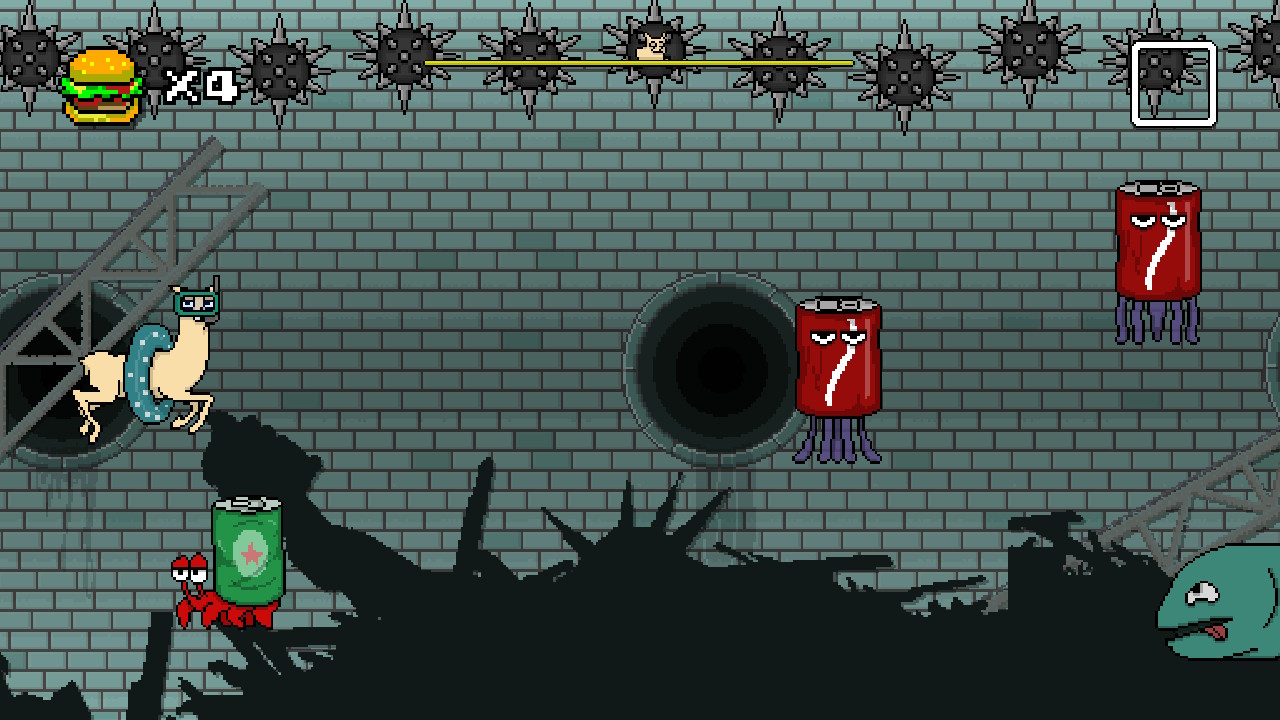The image size is (1280, 720).
Task: Select the empty item slot frame
Action: click(x=1172, y=85)
